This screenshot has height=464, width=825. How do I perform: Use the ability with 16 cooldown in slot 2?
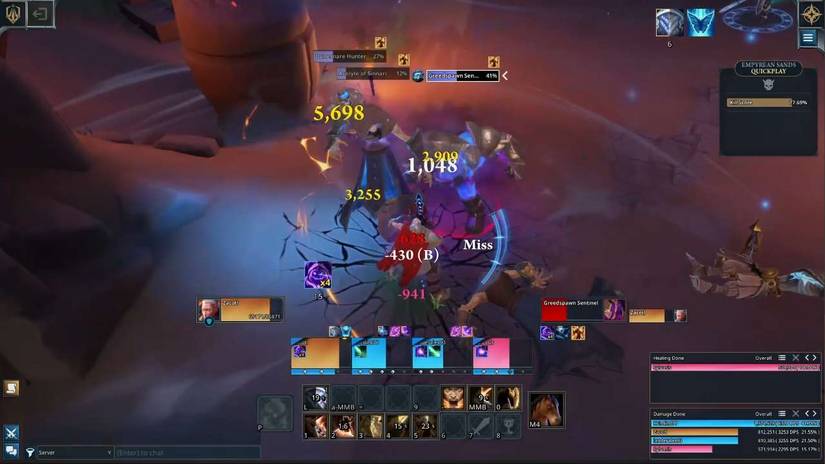coord(343,426)
